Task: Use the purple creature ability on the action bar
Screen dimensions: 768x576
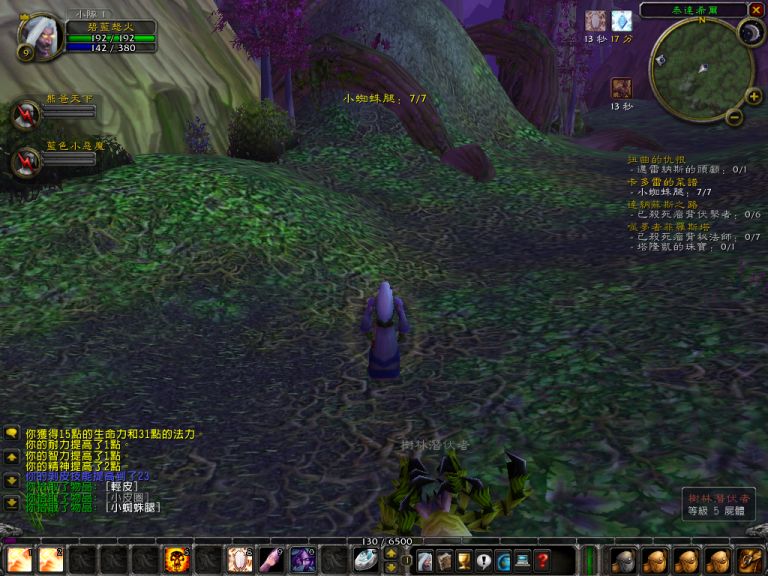Action: [303, 560]
